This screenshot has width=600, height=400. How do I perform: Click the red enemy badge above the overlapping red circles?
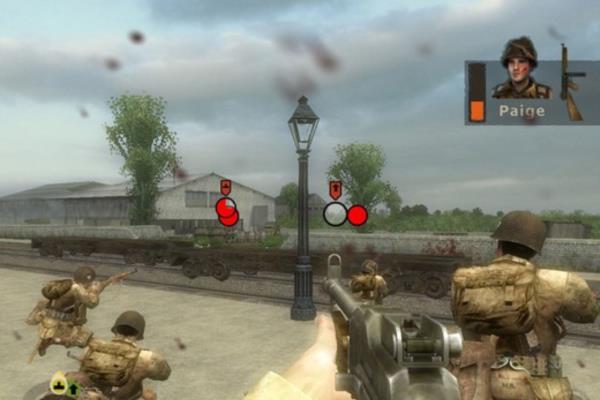226,187
